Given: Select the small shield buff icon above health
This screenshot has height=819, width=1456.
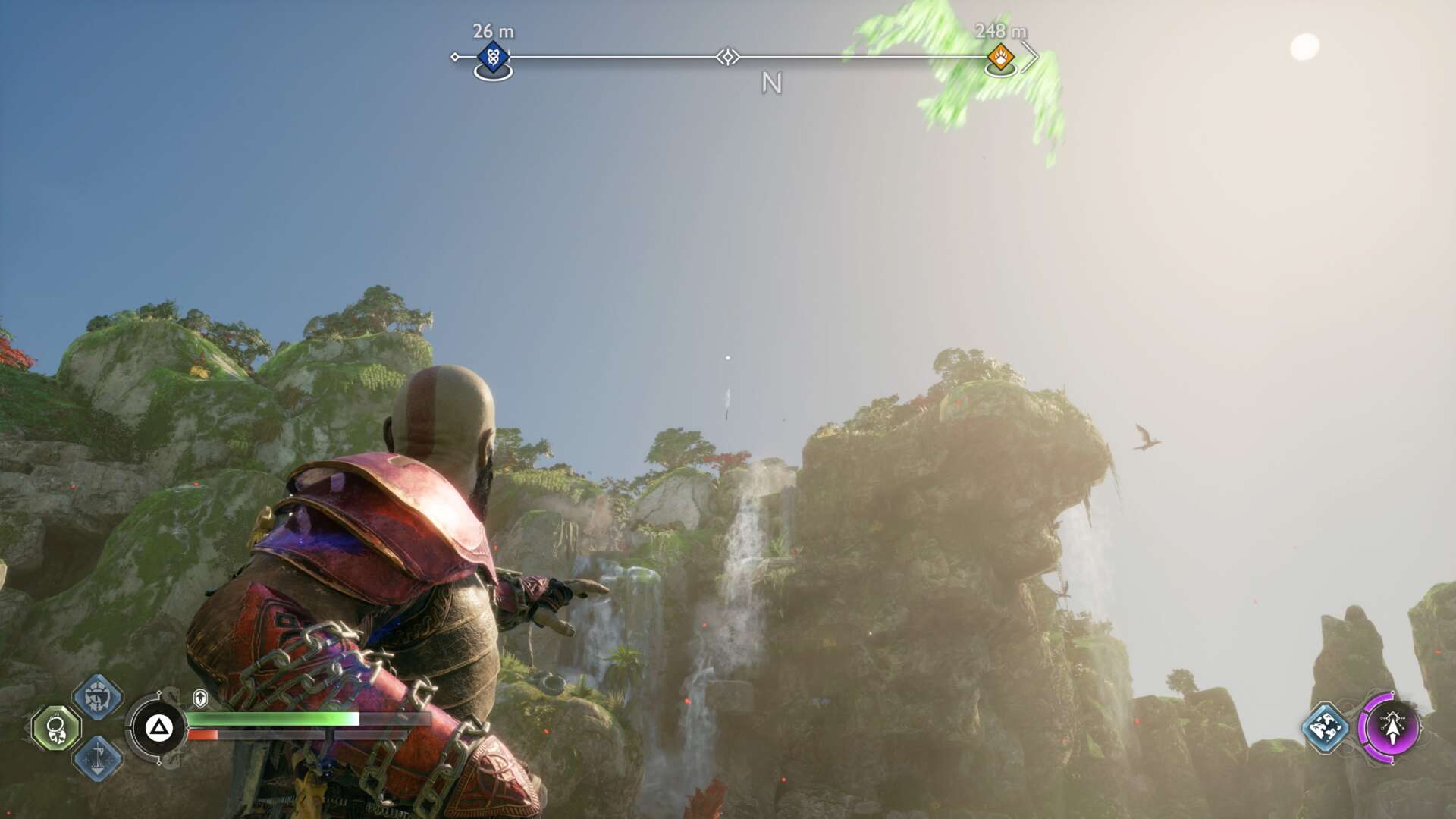Looking at the screenshot, I should pyautogui.click(x=200, y=698).
